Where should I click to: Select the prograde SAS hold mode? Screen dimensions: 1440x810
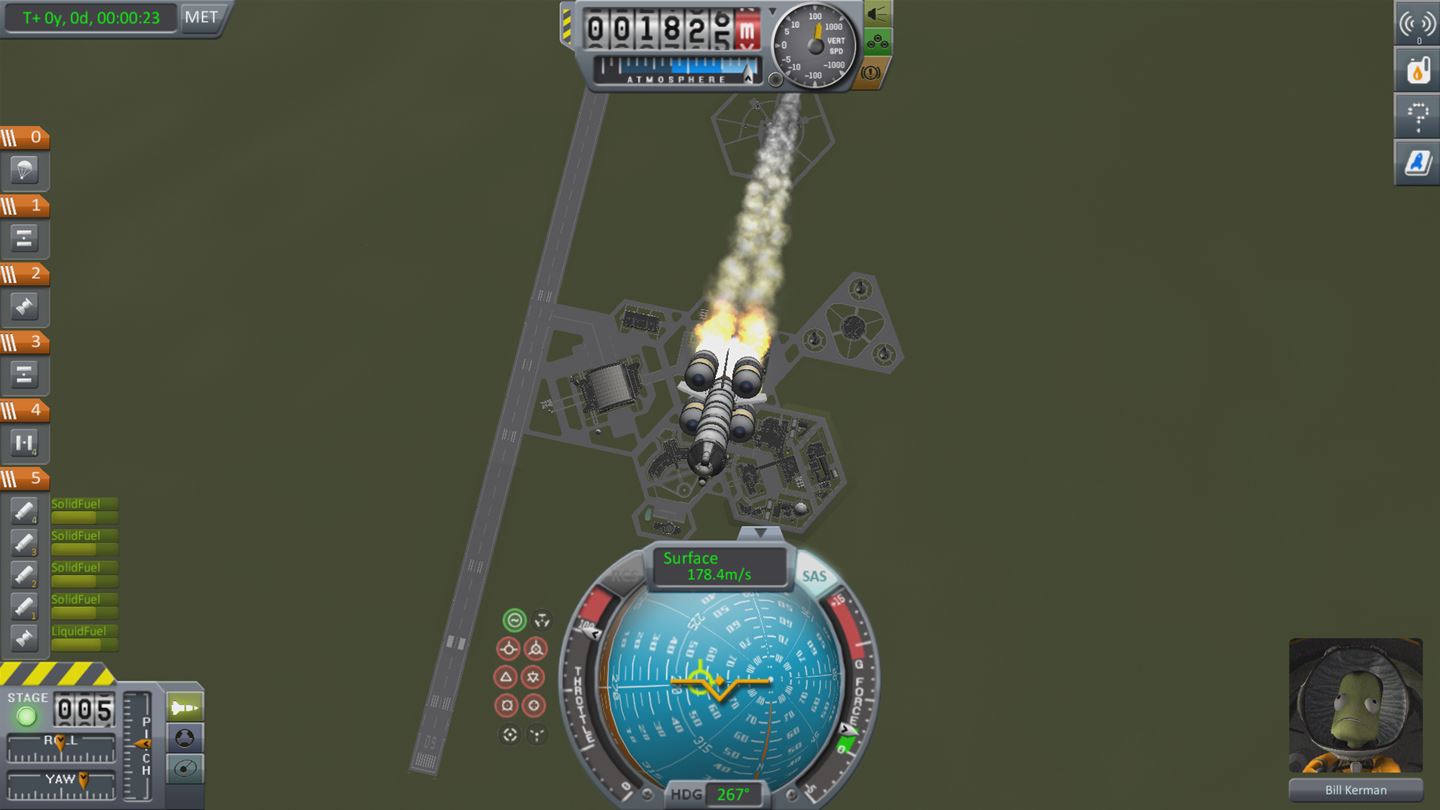click(509, 648)
